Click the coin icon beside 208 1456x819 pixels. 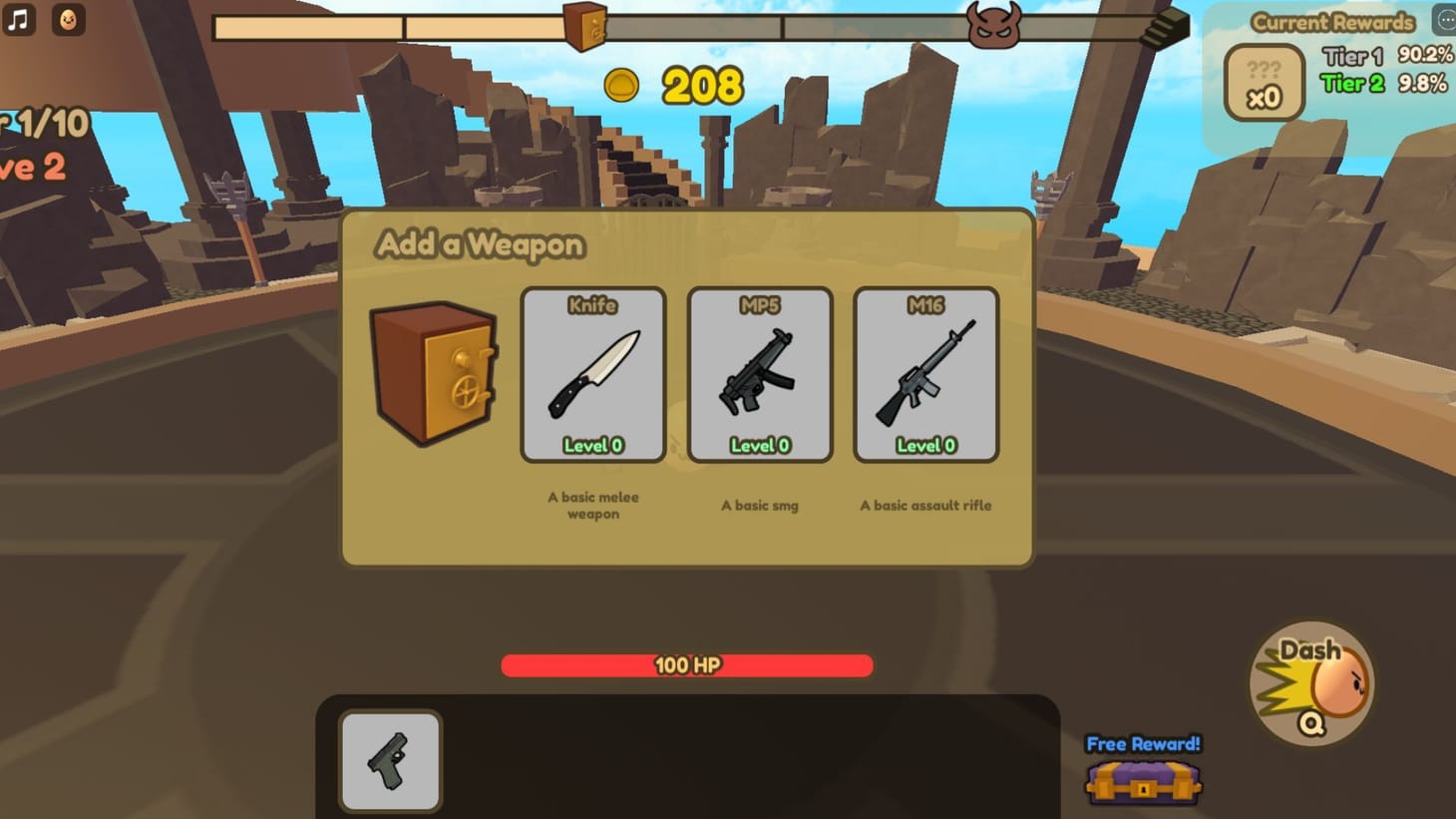coord(624,87)
